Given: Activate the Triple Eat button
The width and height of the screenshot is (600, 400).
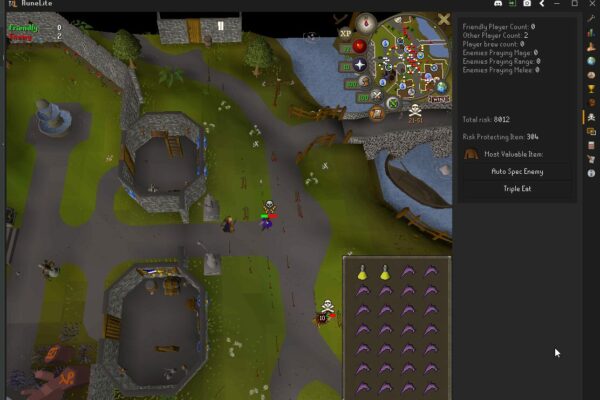Looking at the screenshot, I should pos(517,188).
